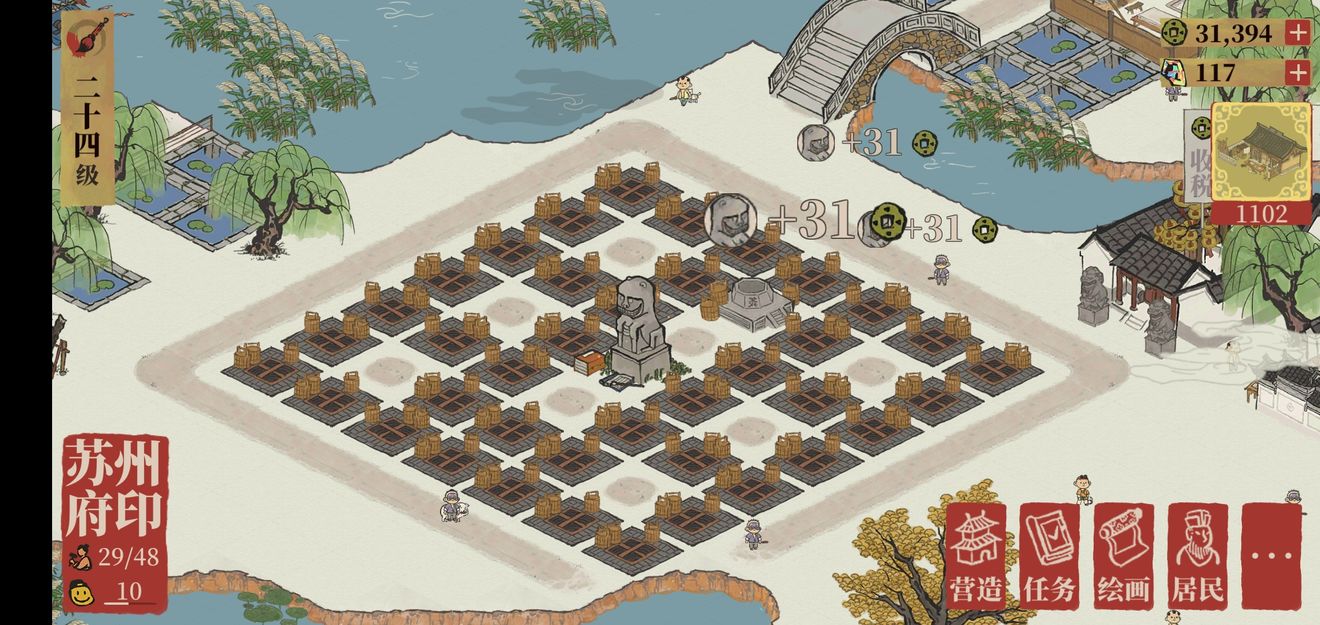Open the 居民 residents list
1320x625 pixels.
pos(1198,556)
